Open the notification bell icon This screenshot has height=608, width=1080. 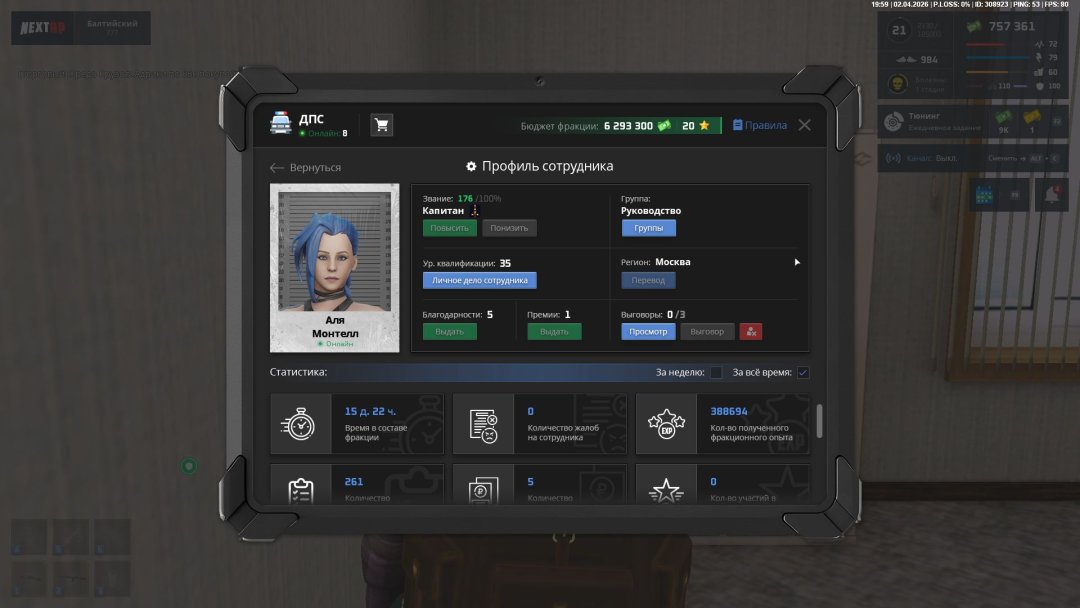coord(1051,196)
